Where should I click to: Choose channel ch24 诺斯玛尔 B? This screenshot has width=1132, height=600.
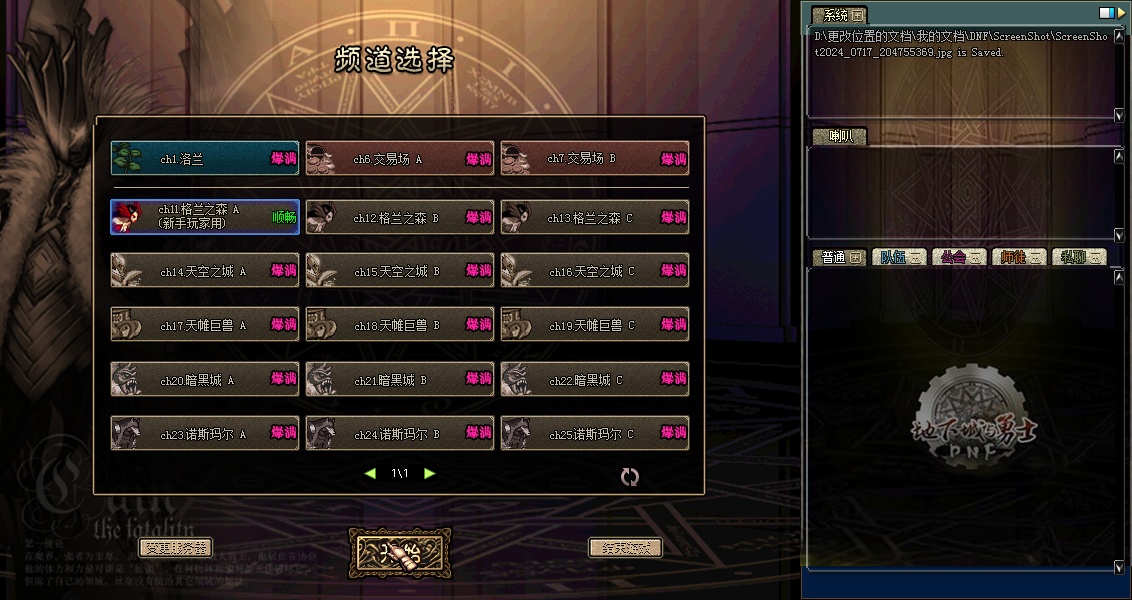pyautogui.click(x=399, y=434)
